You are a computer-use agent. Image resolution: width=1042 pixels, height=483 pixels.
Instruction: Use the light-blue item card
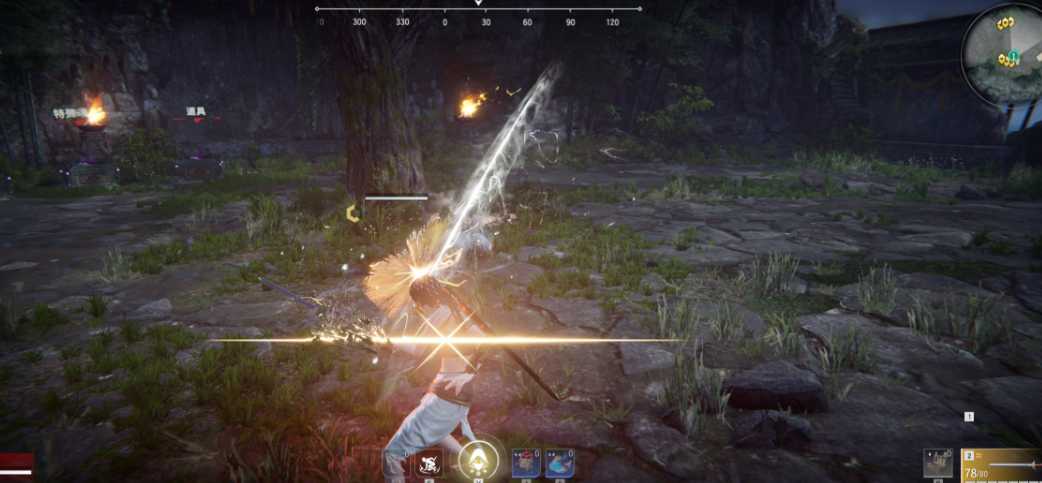click(x=559, y=463)
